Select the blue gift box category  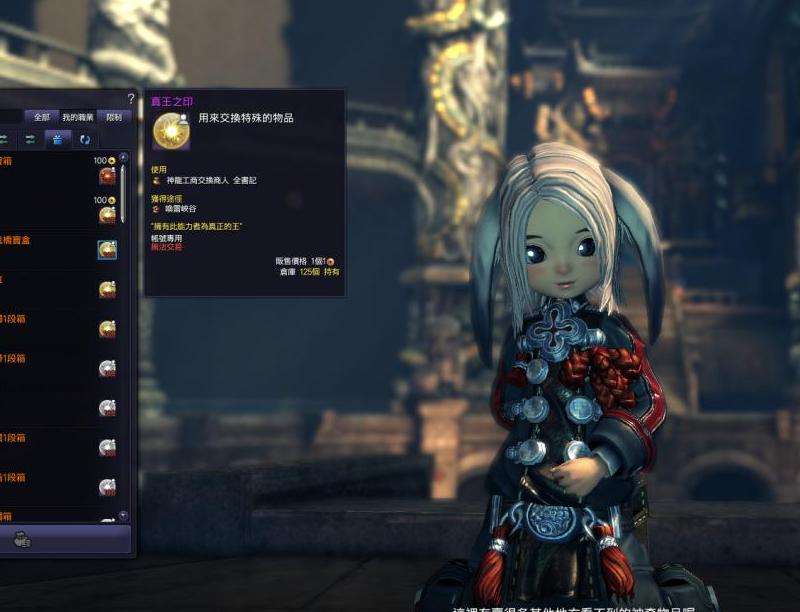[x=57, y=139]
